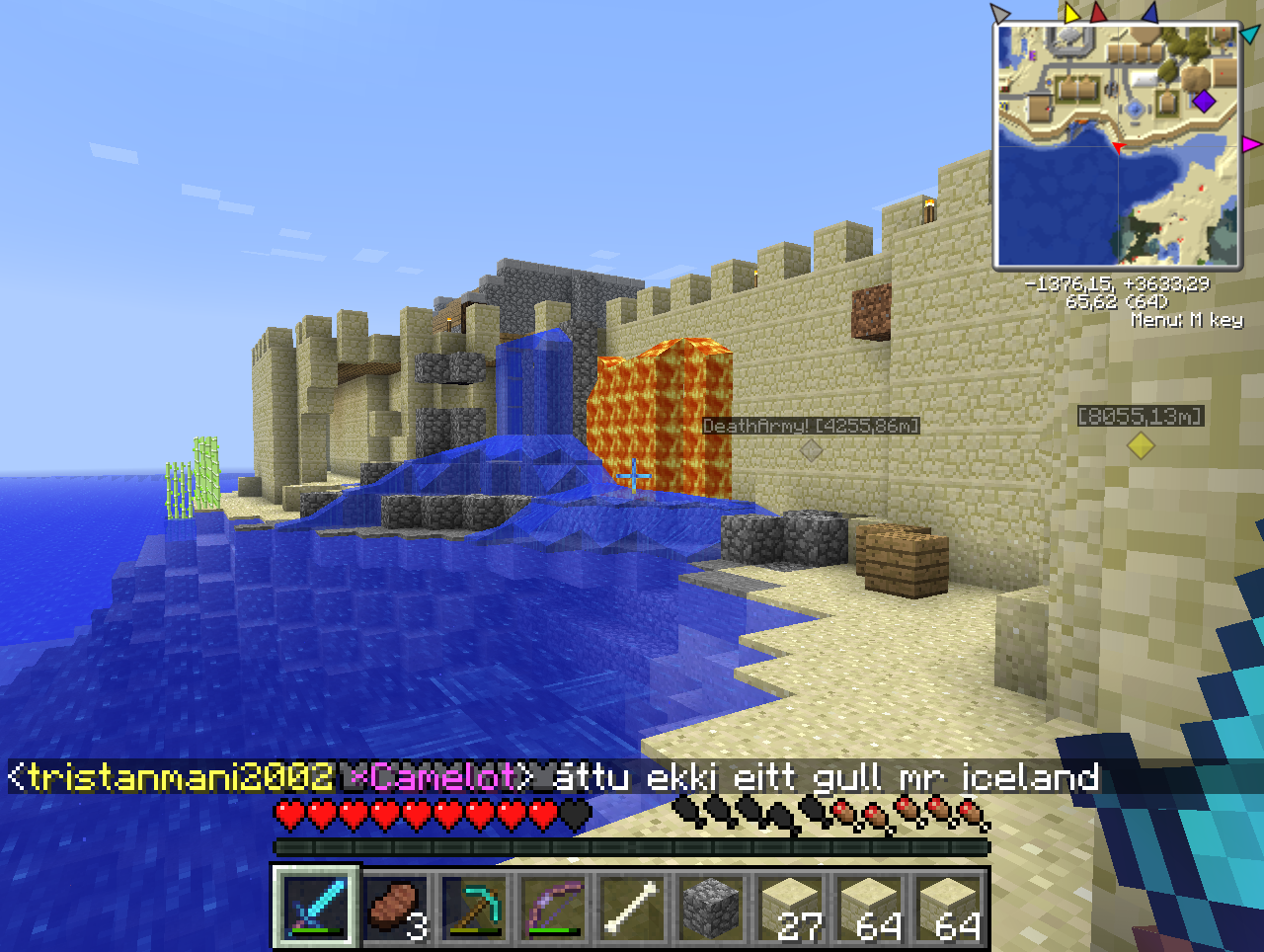Click the DeathArmy waypoint marker
Screen dimensions: 1264x952
811,450
